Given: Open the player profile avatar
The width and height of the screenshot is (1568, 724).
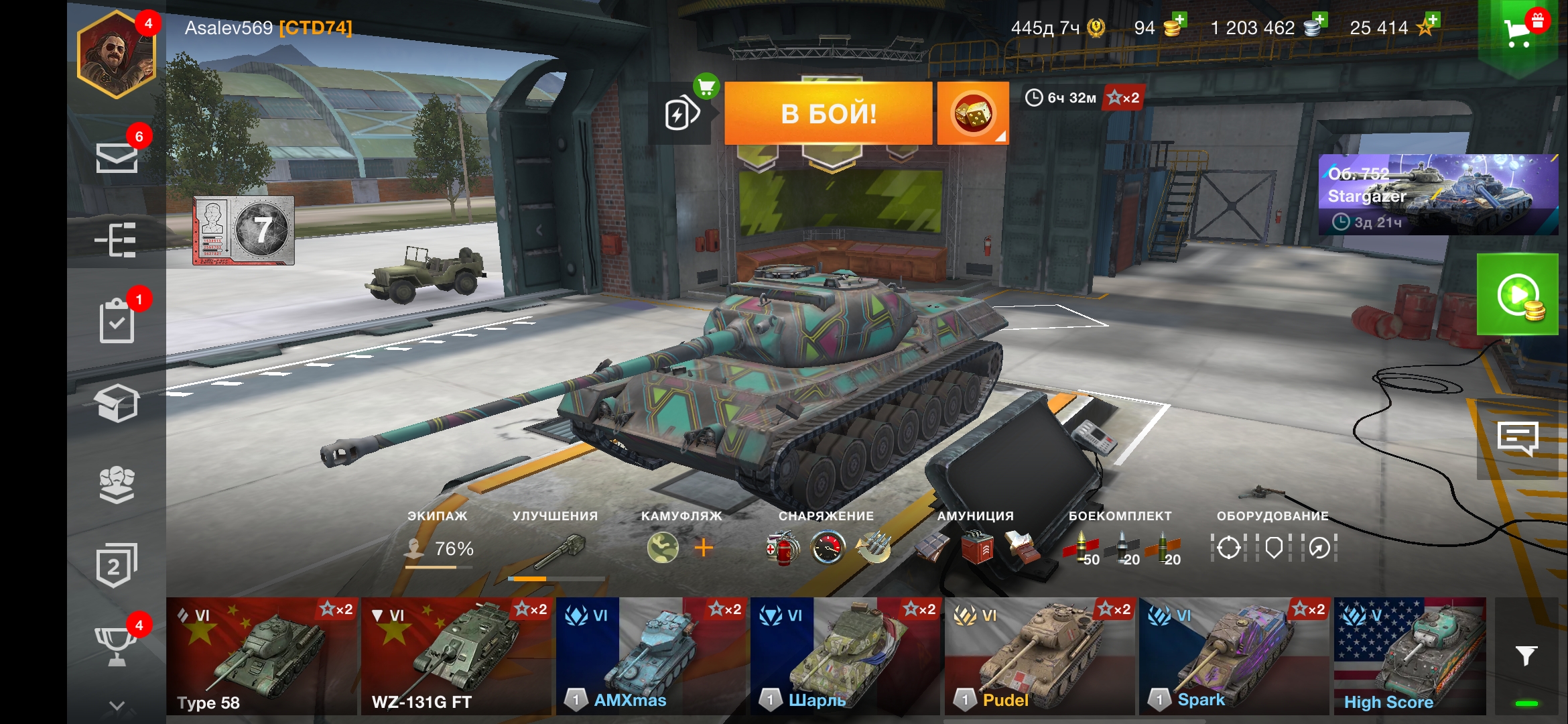Looking at the screenshot, I should click(x=117, y=55).
